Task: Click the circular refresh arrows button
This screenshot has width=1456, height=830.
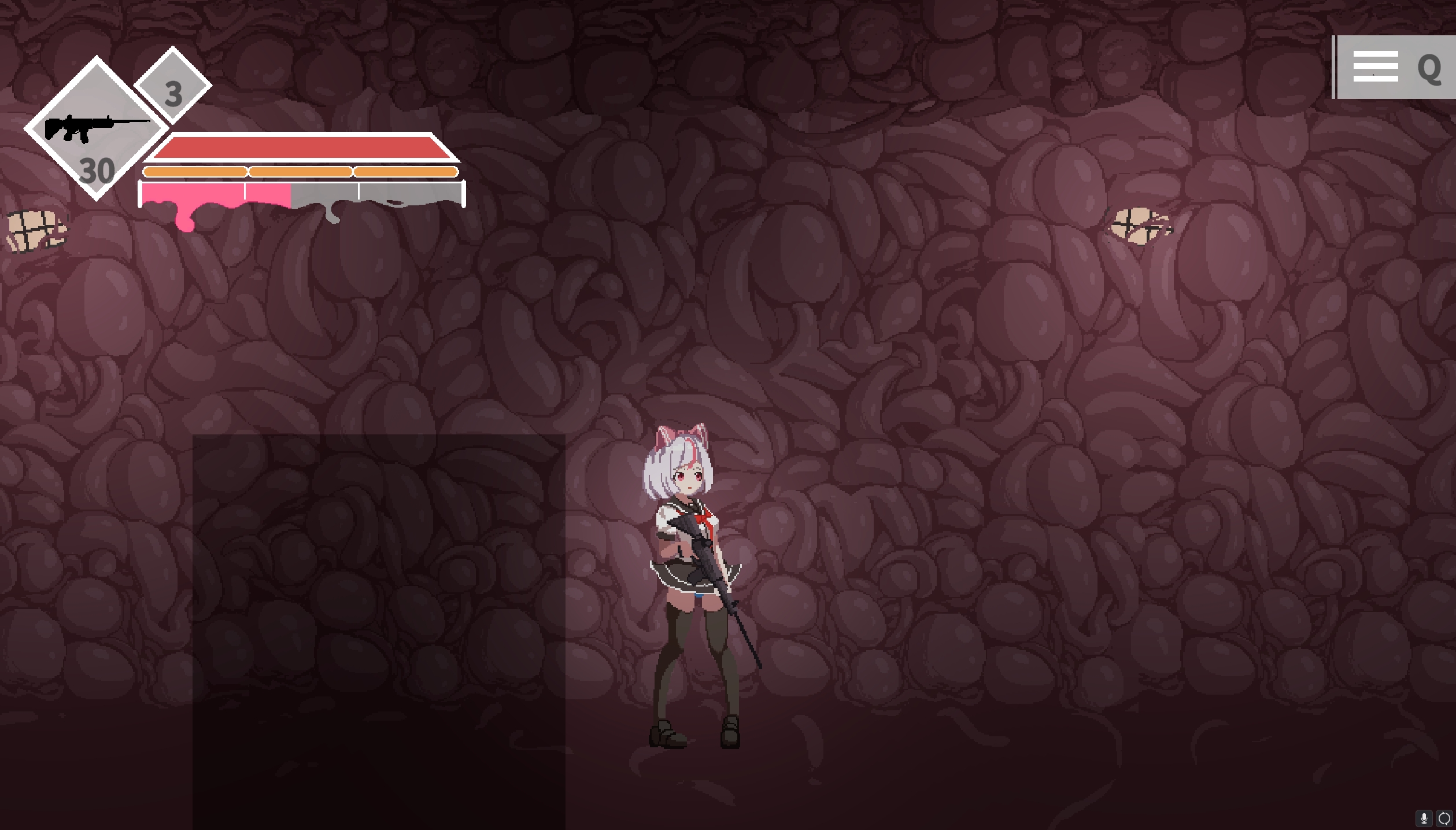Action: point(1444,818)
